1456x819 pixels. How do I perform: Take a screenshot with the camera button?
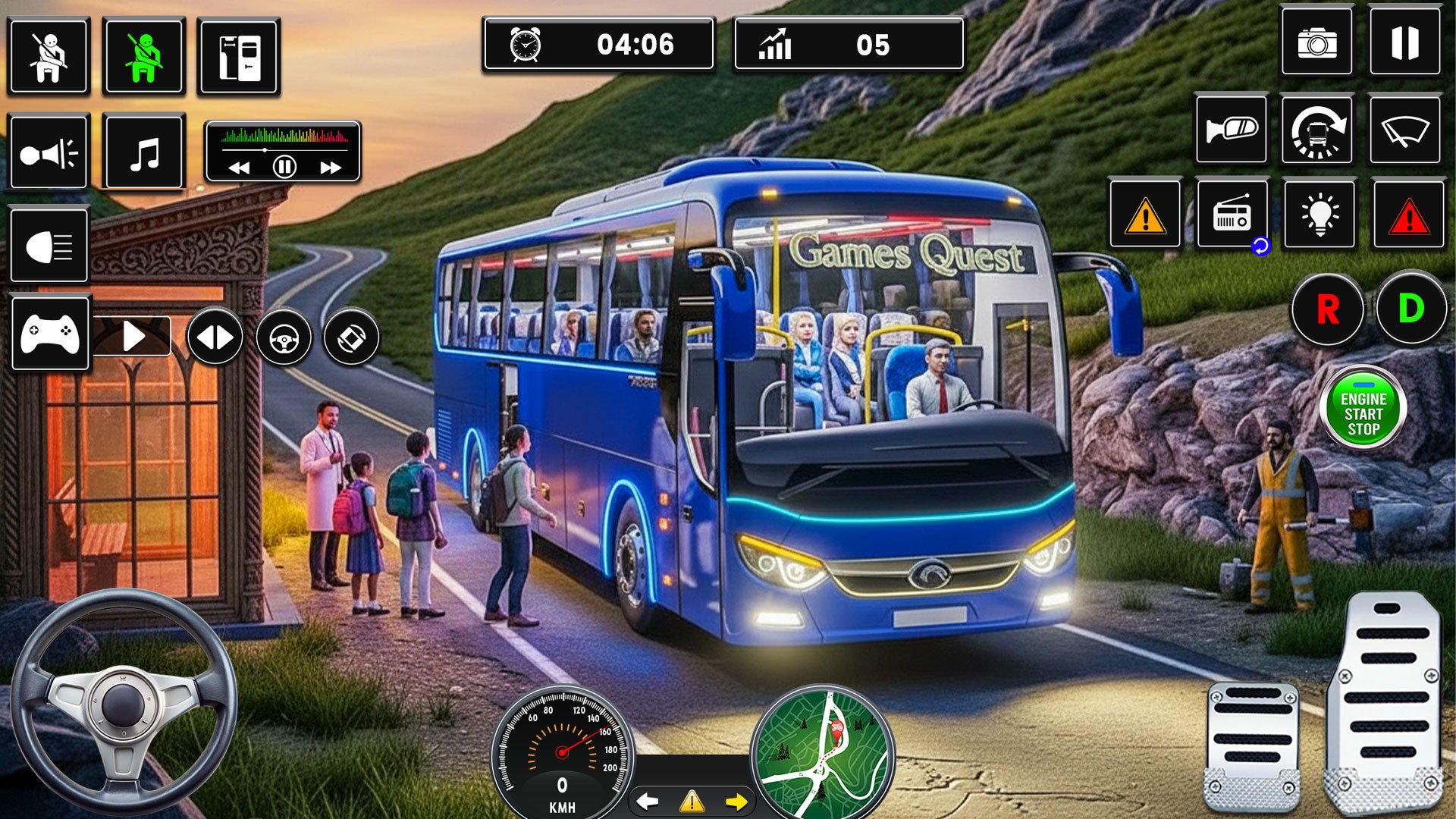coord(1316,43)
